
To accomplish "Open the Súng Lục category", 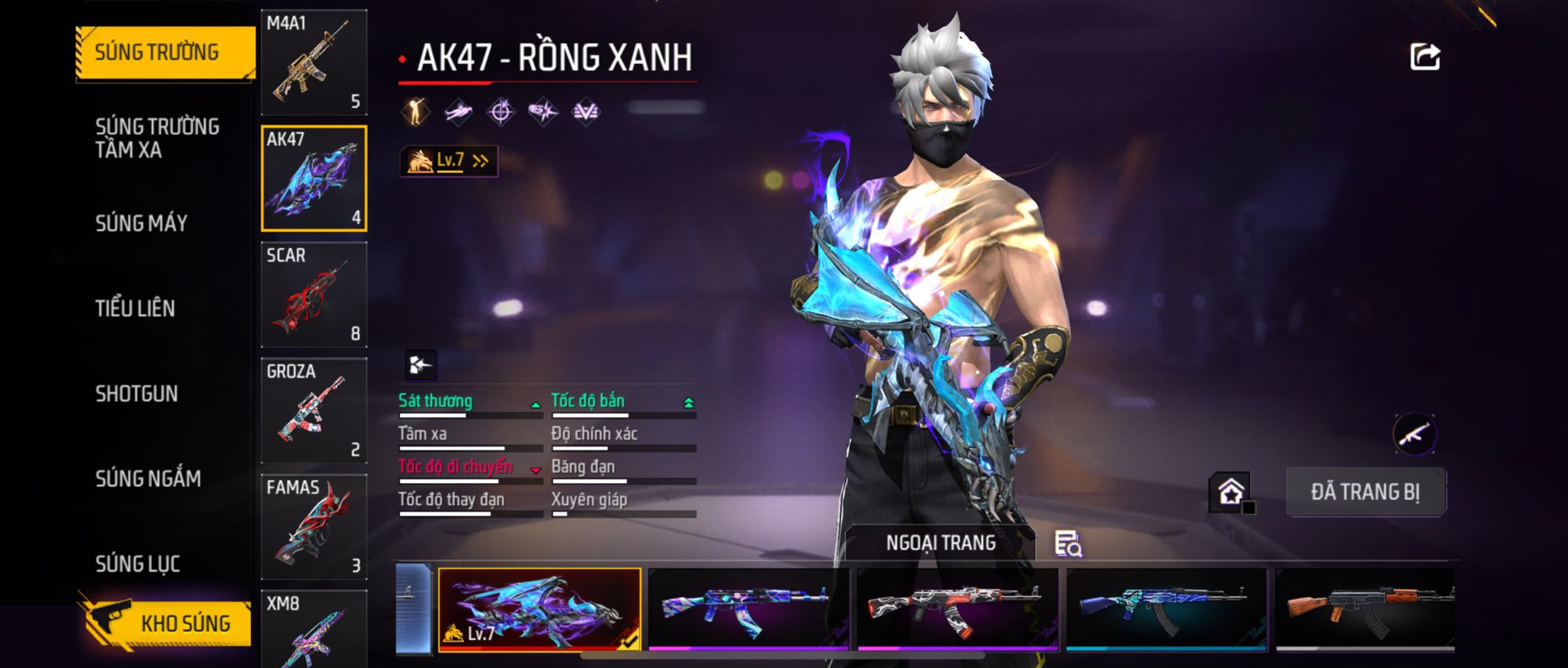I will 138,564.
